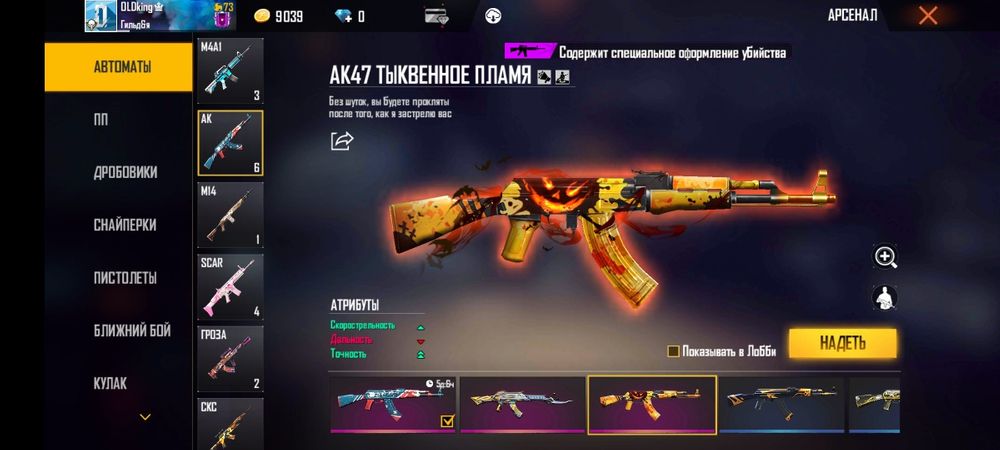This screenshot has height=450, width=1000.
Task: Equip the skin with the Надеть button
Action: 842,343
